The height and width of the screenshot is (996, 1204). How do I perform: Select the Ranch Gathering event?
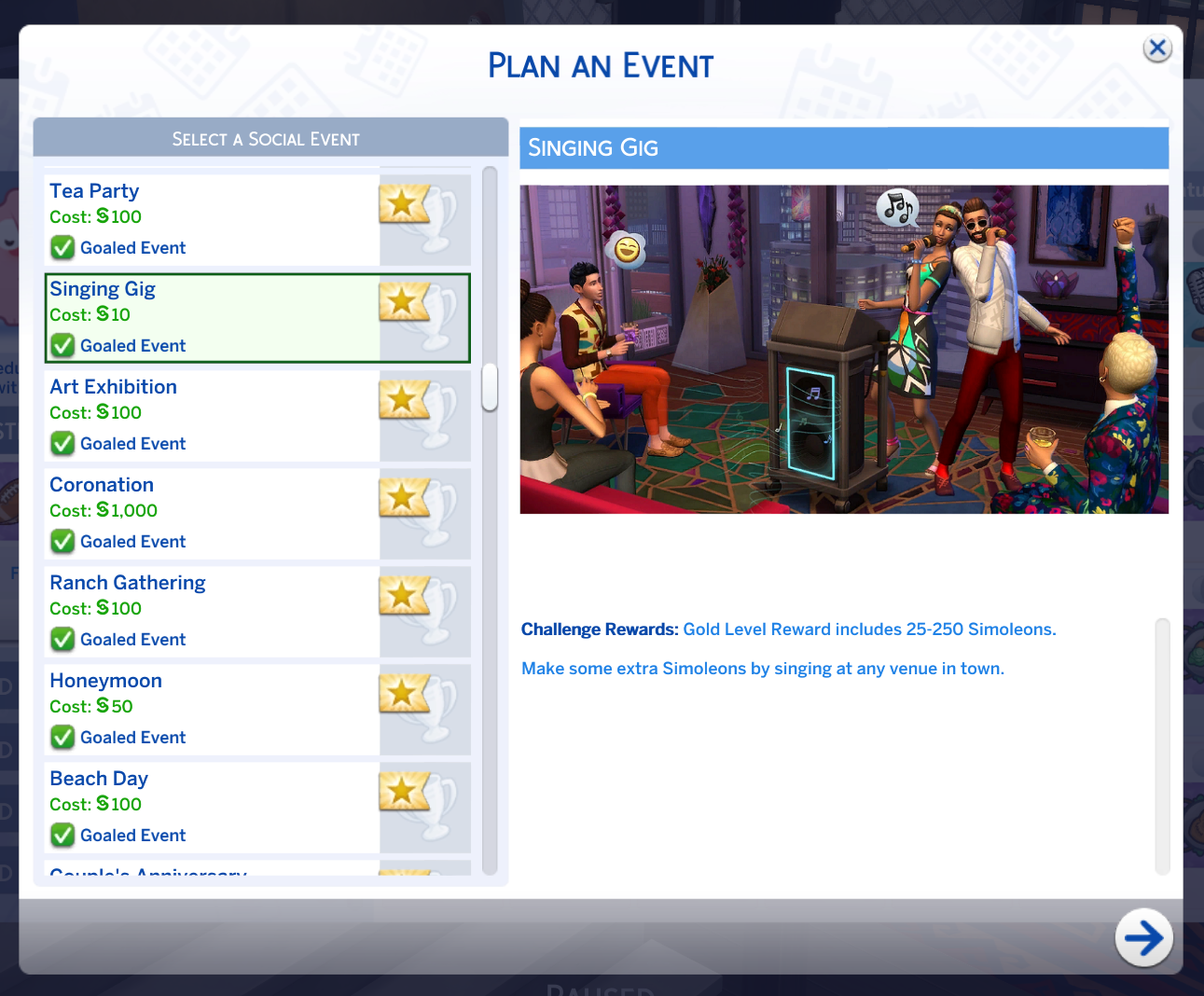click(x=187, y=582)
